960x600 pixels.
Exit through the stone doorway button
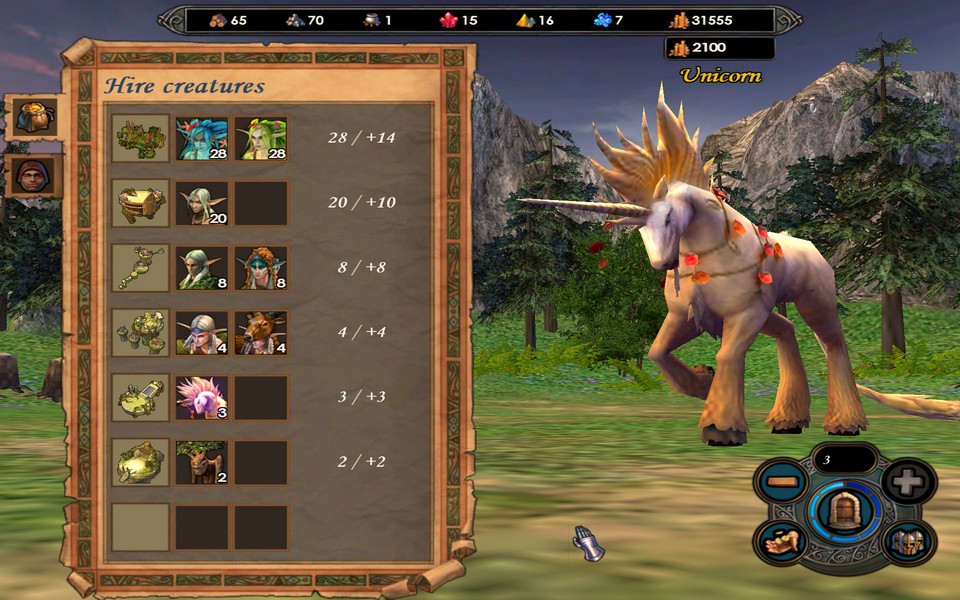click(x=843, y=511)
